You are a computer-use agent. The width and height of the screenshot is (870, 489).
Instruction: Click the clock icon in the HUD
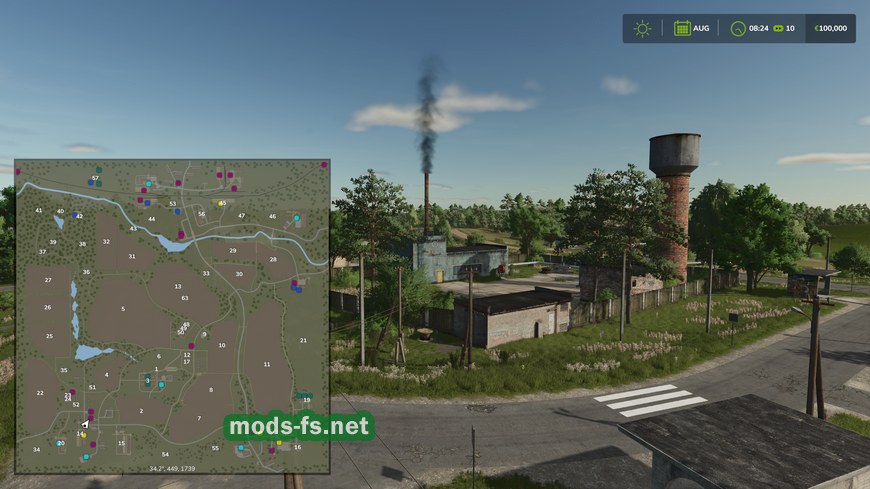pyautogui.click(x=739, y=28)
